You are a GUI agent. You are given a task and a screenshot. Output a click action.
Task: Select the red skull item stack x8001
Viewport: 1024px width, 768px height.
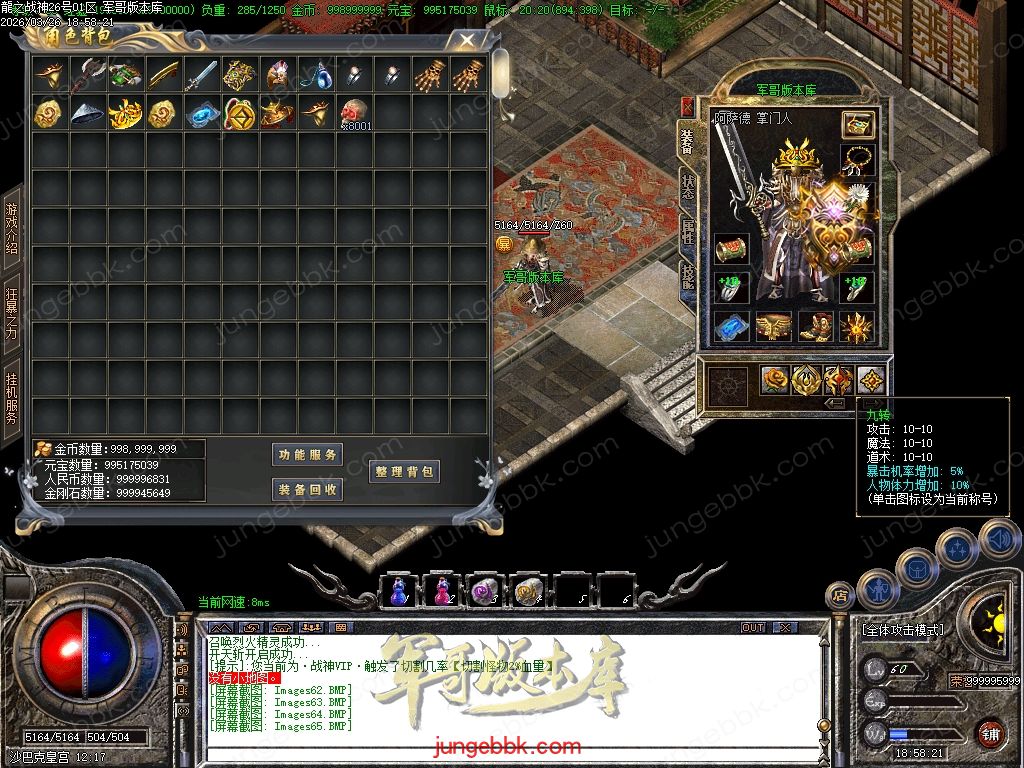pyautogui.click(x=354, y=113)
